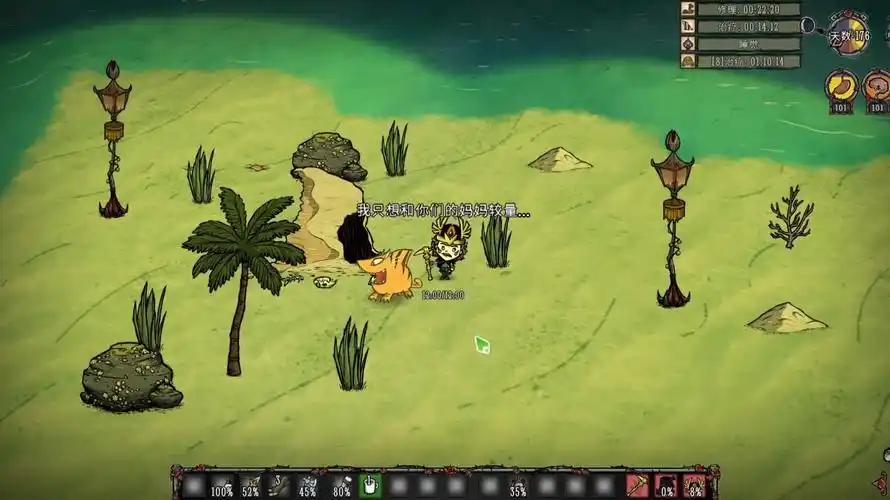
Task: Click the day counter clock
Action: coord(849,34)
